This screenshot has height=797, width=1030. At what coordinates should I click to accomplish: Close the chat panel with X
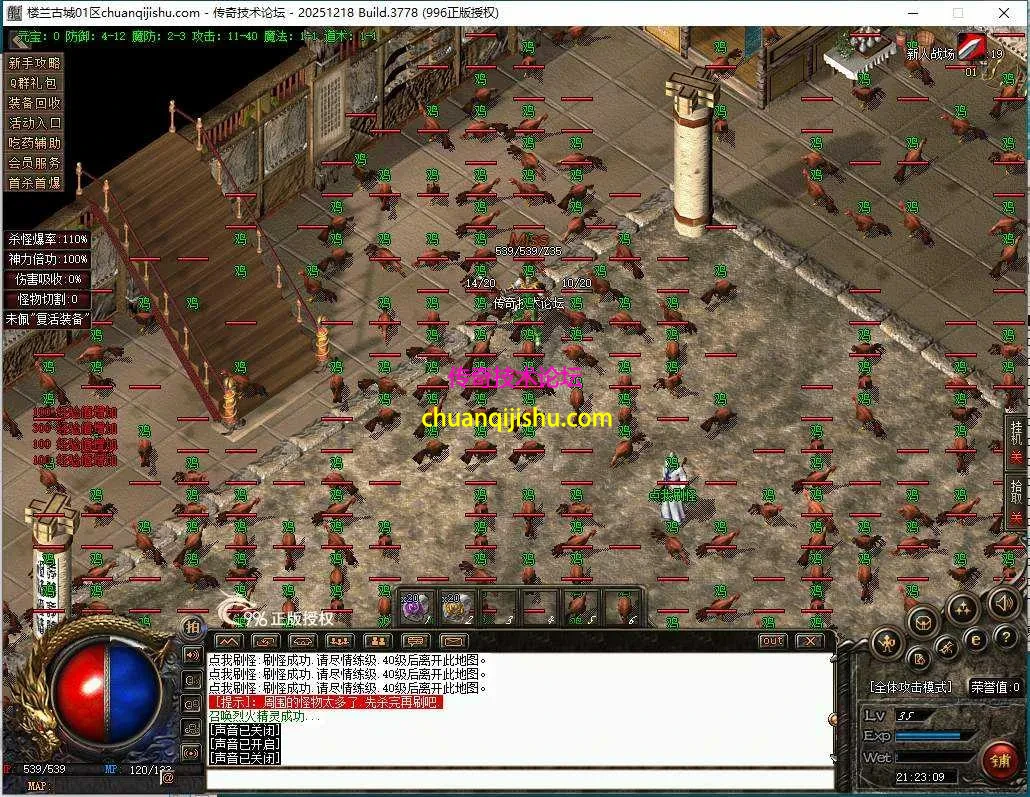[x=809, y=641]
